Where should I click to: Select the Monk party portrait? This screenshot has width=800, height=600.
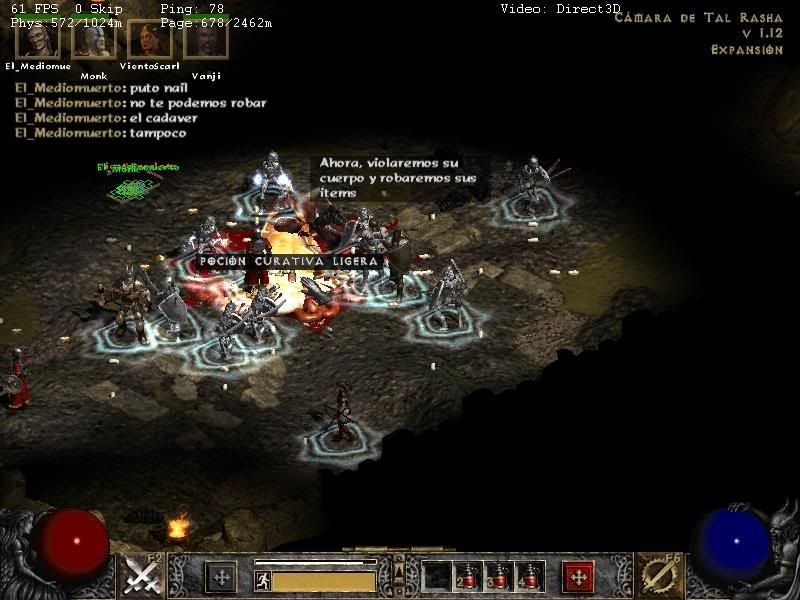[x=93, y=41]
